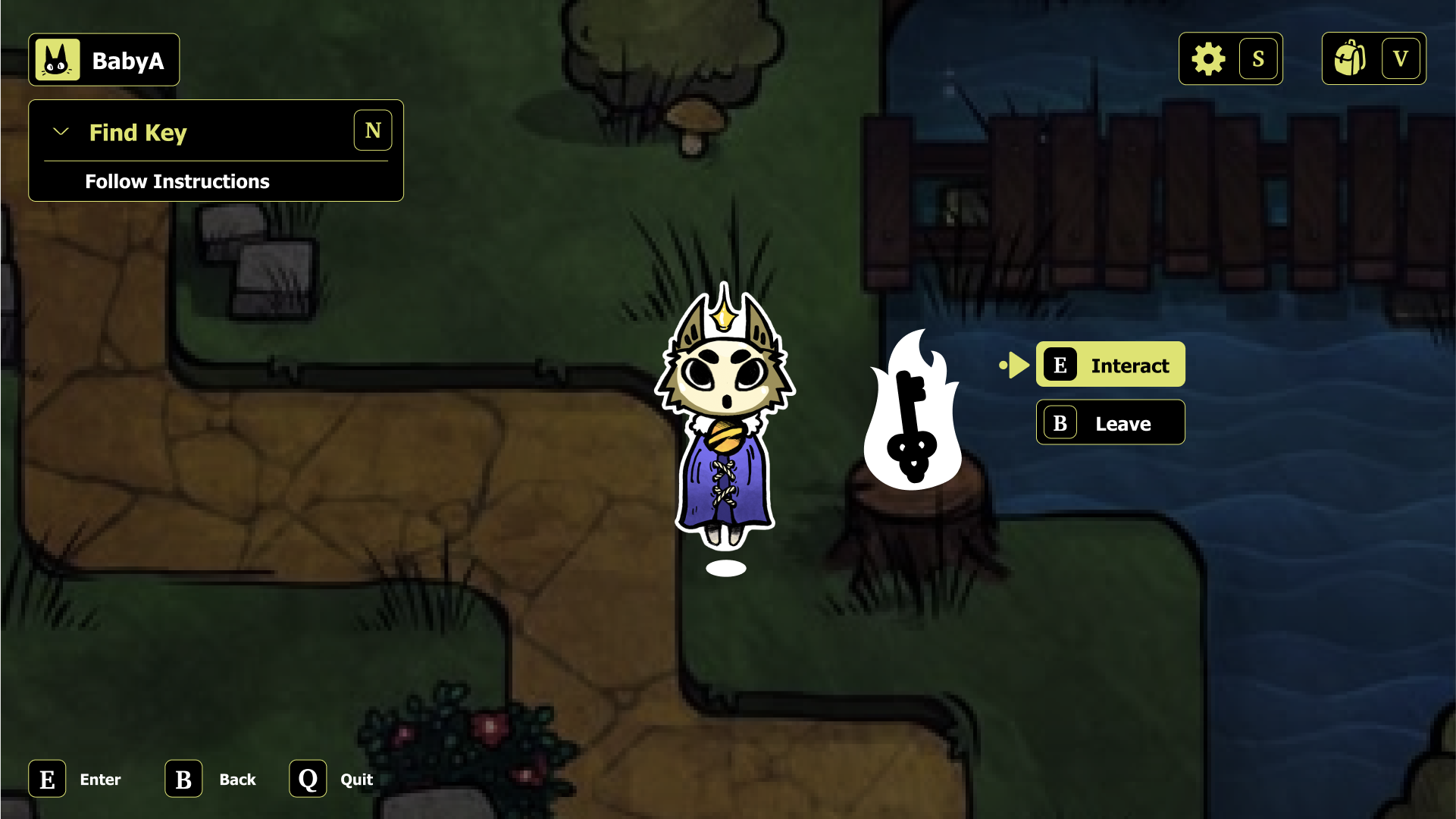This screenshot has height=819, width=1456.
Task: Click the V shortcut badge beside the backpack
Action: pos(1401,58)
